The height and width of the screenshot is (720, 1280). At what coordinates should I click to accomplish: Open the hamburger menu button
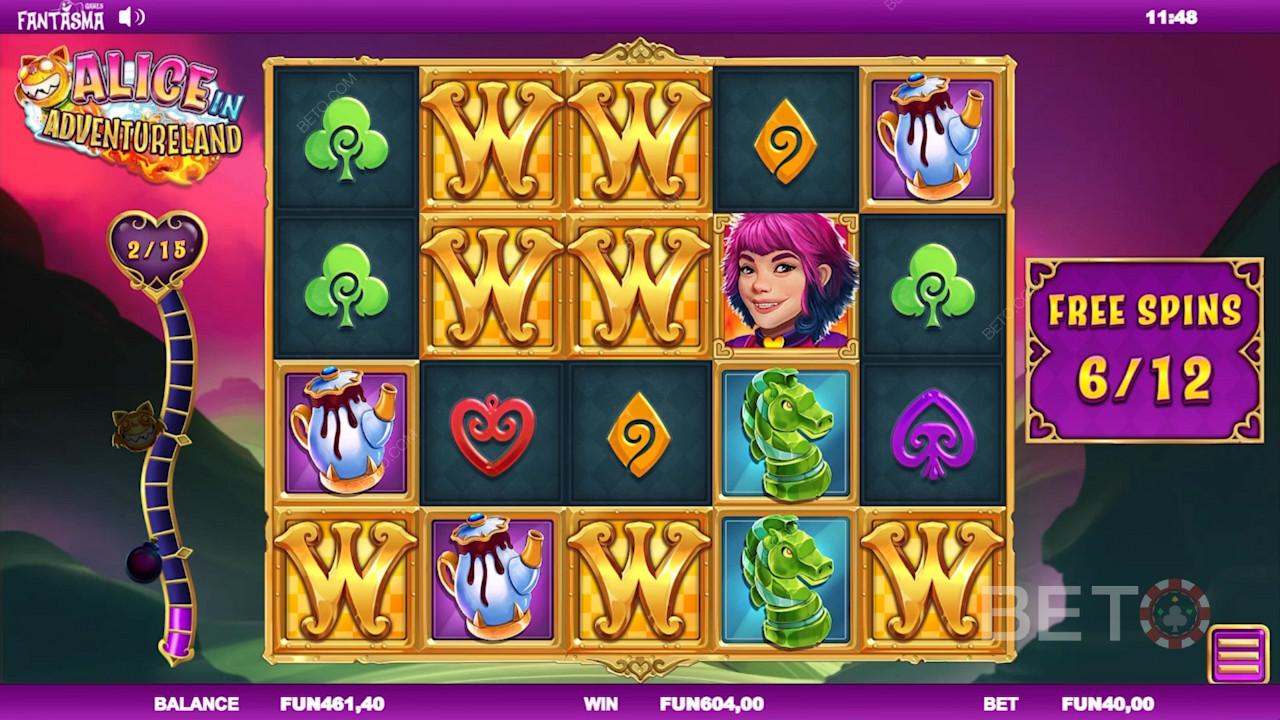[1238, 654]
